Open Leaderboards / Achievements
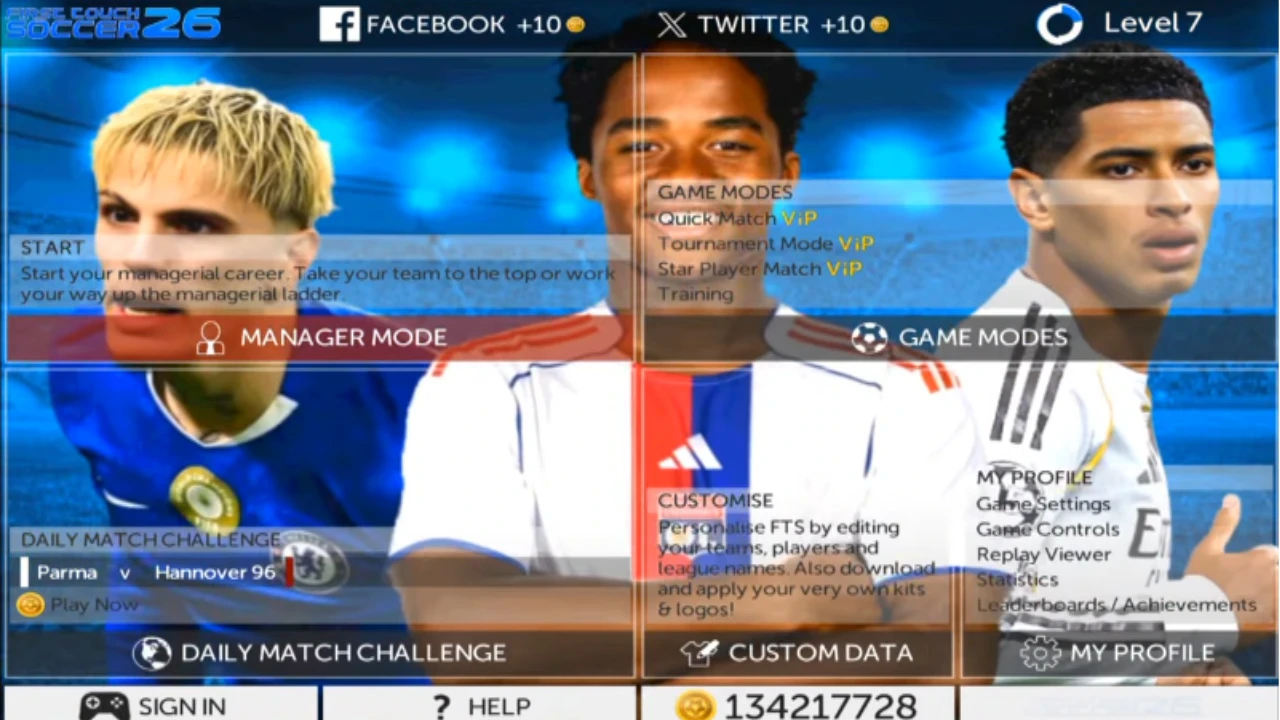The height and width of the screenshot is (720, 1280). [1116, 605]
